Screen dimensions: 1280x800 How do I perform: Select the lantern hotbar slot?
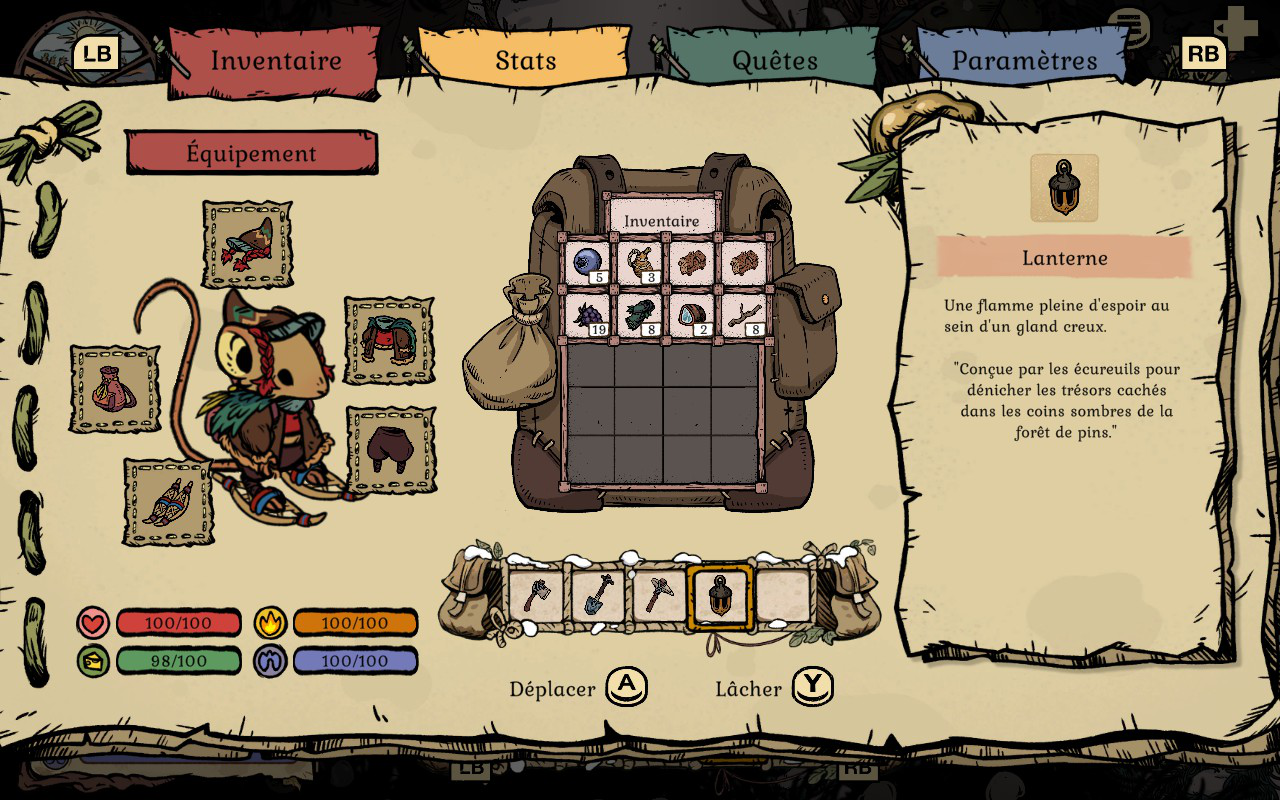(720, 597)
